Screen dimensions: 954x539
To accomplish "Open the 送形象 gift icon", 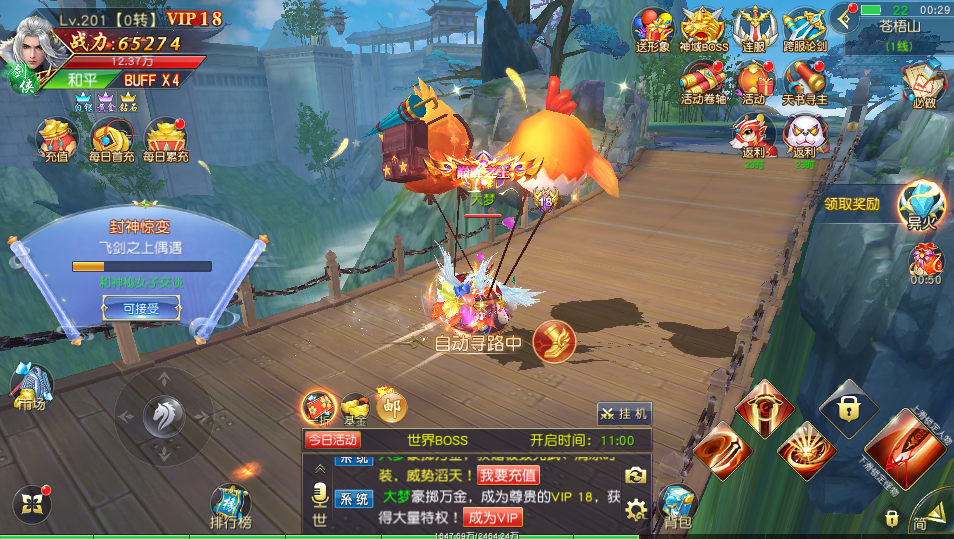I will [x=653, y=29].
